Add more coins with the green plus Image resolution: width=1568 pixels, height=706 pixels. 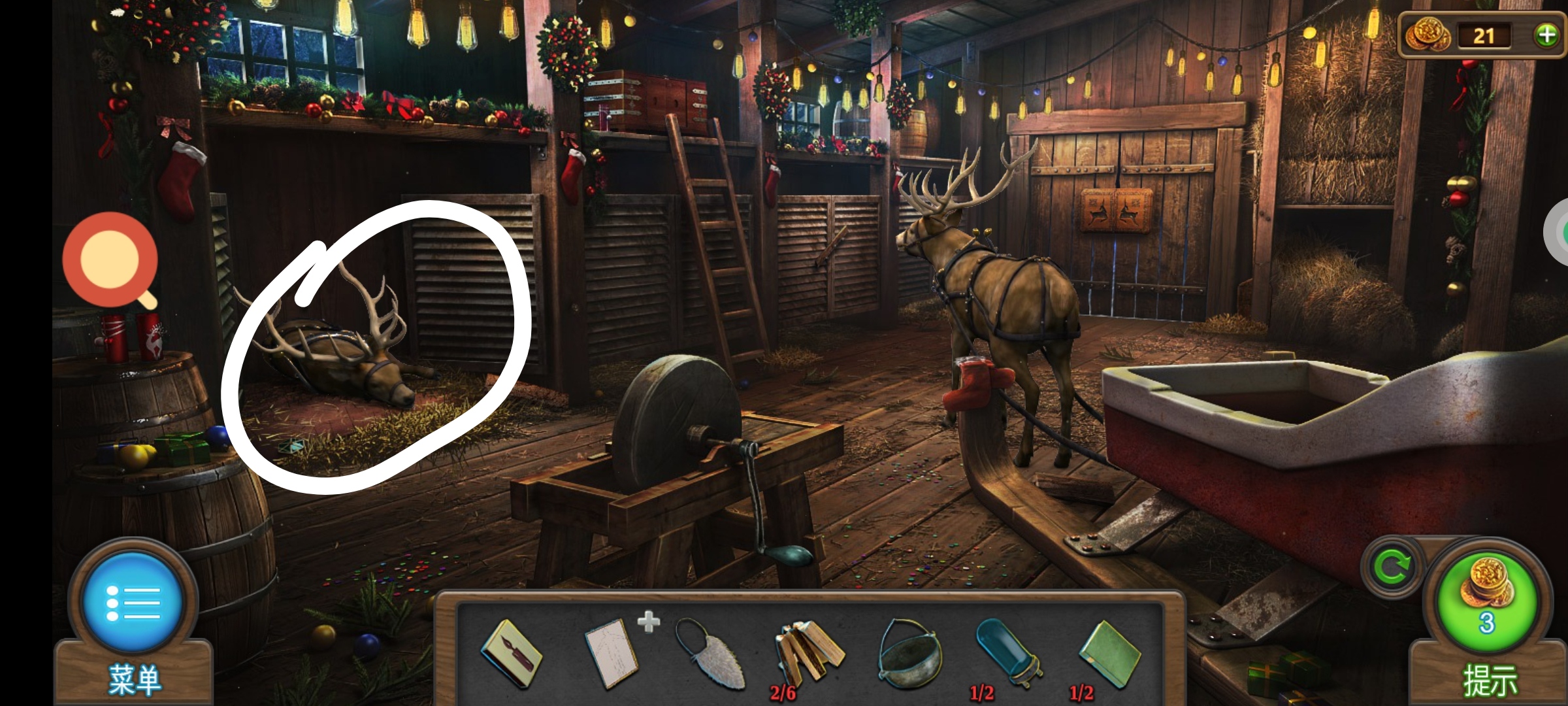pyautogui.click(x=1546, y=35)
